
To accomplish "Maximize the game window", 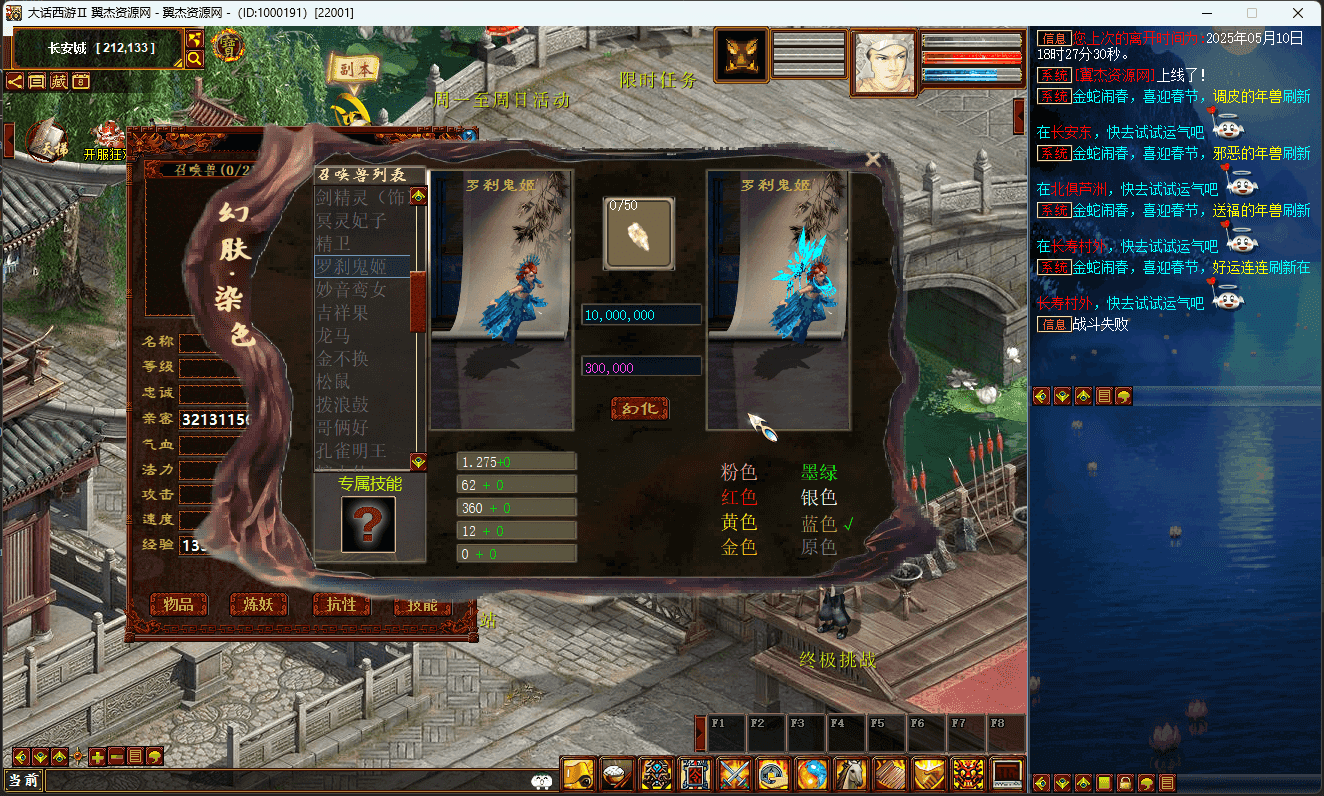I will [x=1252, y=13].
